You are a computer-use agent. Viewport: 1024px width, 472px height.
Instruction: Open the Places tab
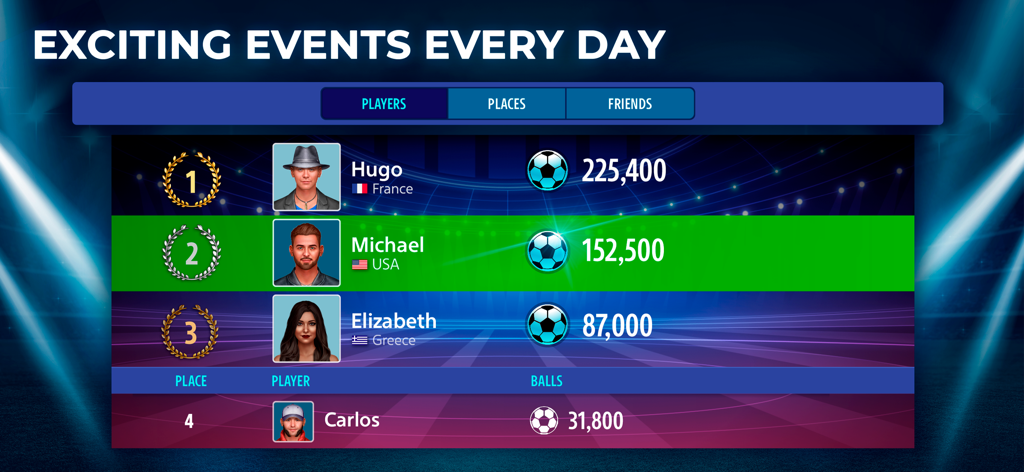click(x=506, y=104)
